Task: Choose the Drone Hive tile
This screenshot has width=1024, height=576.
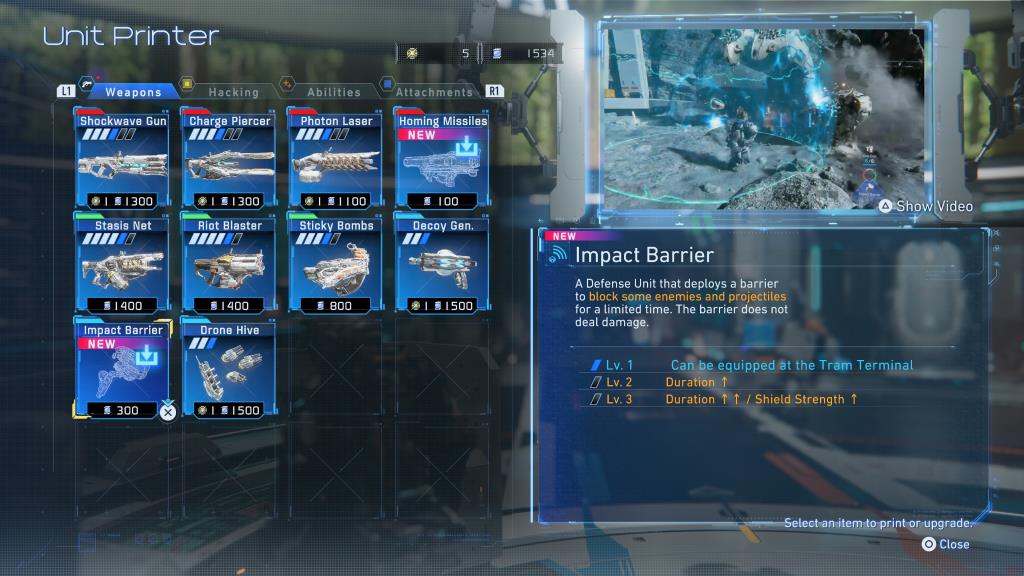Action: pos(230,369)
